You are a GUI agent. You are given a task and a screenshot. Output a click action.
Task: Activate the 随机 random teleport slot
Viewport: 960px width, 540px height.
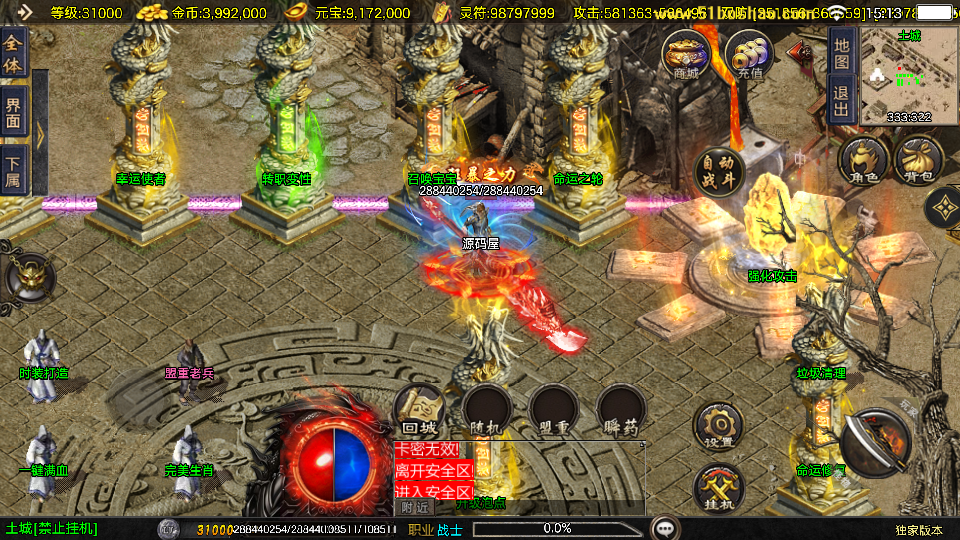tap(487, 410)
